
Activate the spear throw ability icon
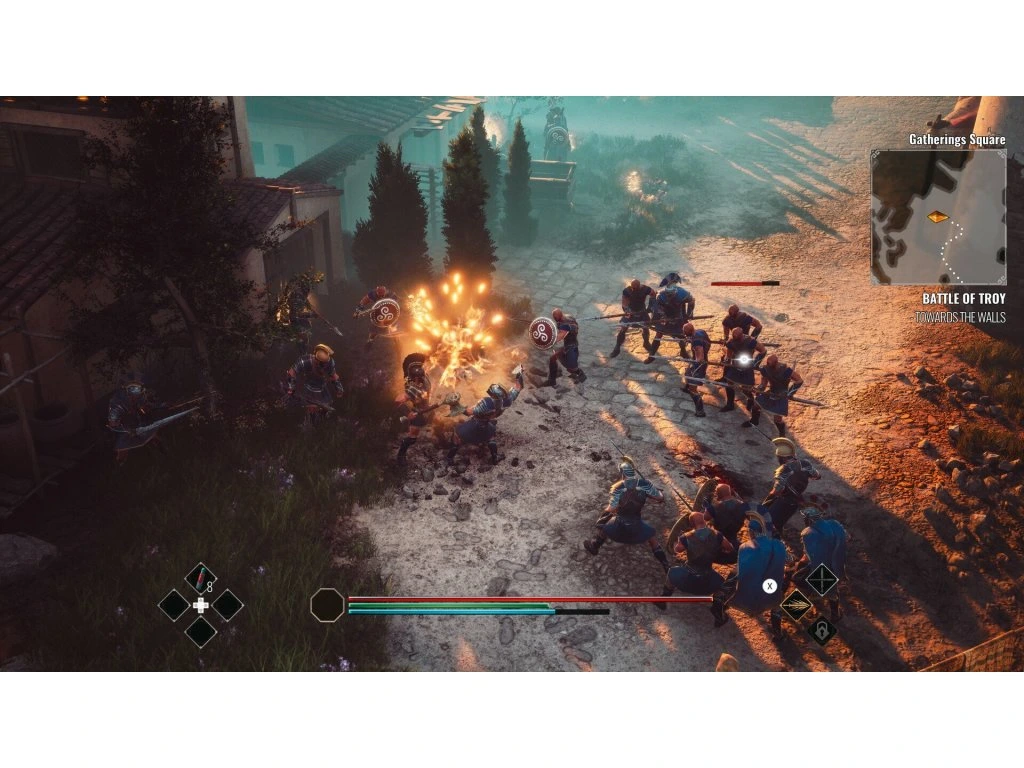[x=796, y=604]
